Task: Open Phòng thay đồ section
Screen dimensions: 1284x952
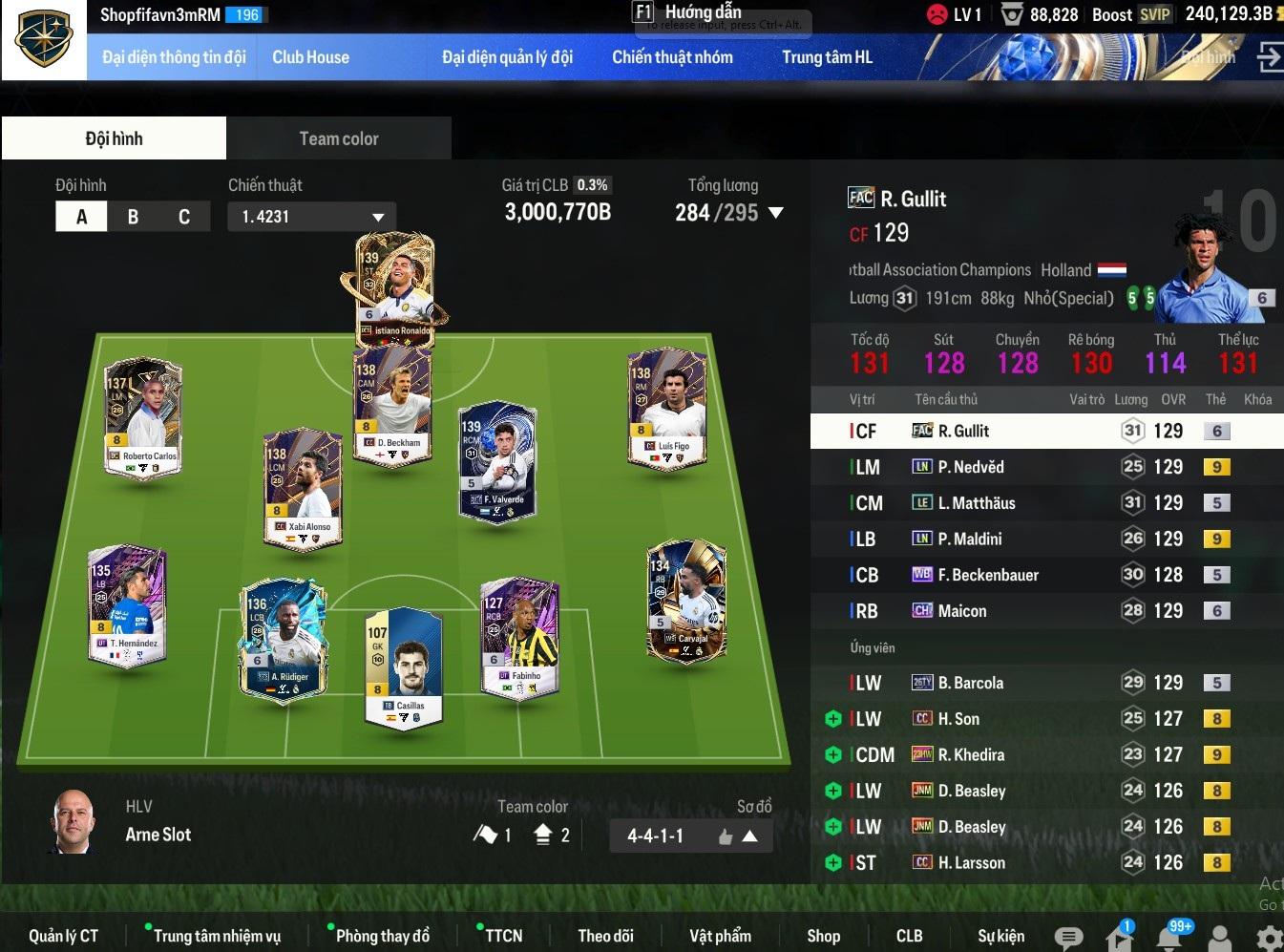Action: 382,936
